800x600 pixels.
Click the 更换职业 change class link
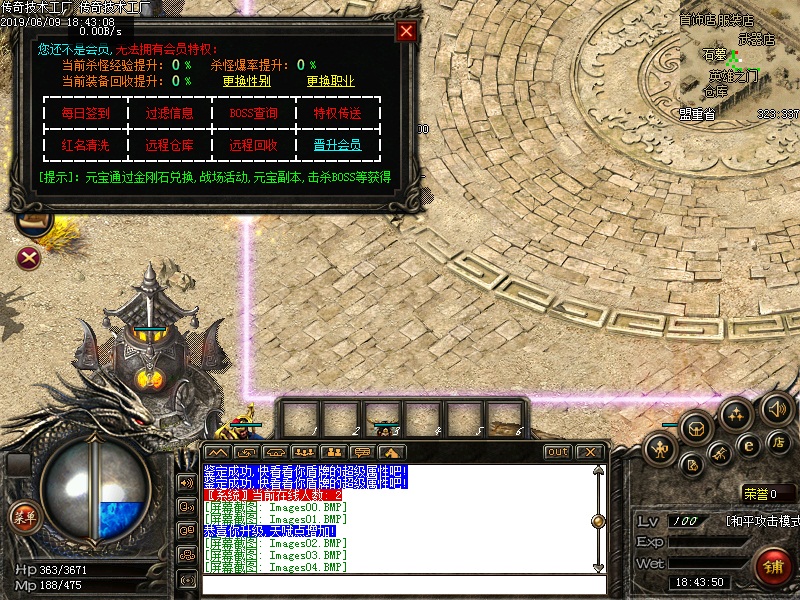coord(330,81)
